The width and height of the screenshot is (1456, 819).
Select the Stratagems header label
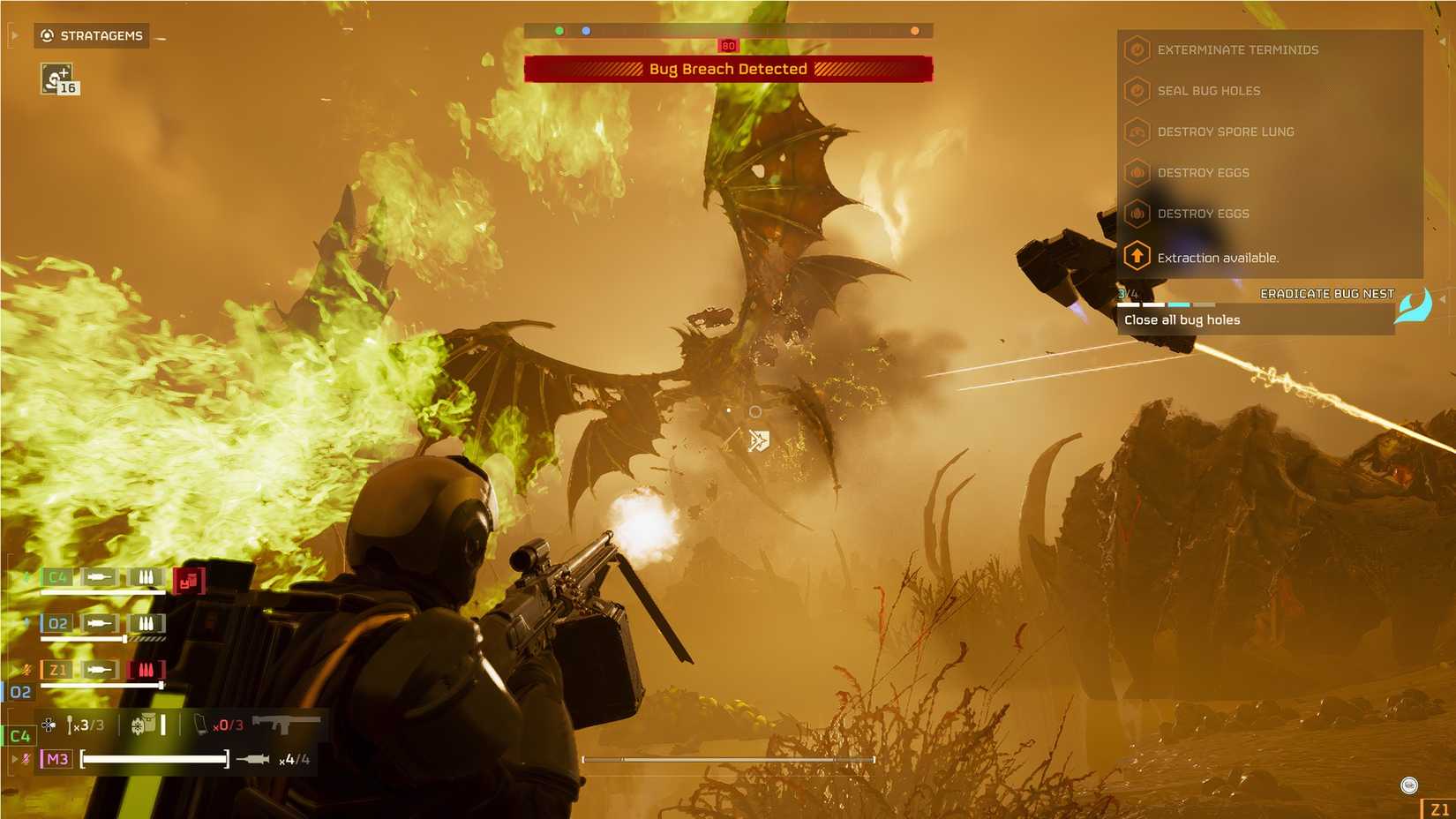[100, 35]
